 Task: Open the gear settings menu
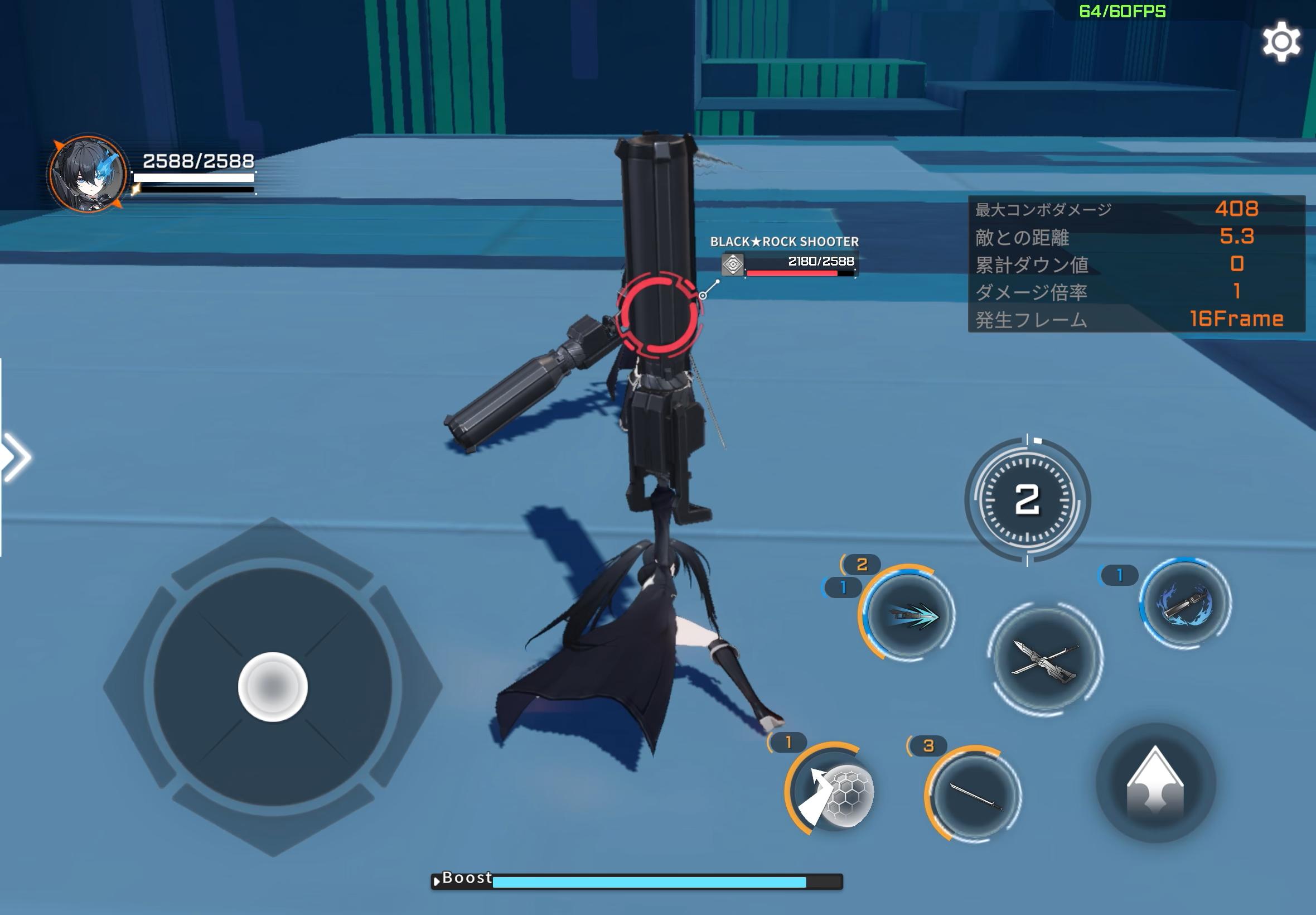coord(1281,41)
